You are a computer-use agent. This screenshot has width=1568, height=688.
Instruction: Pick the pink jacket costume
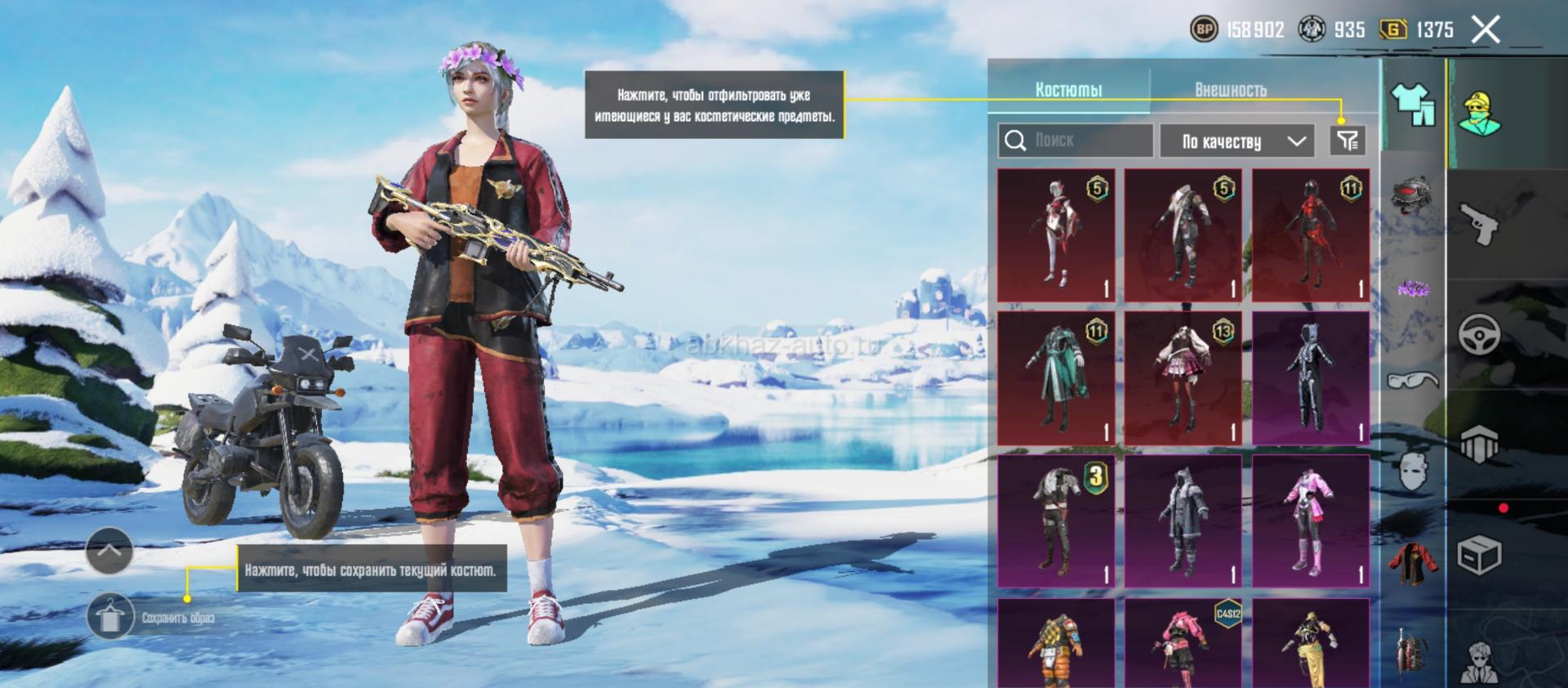click(1311, 521)
